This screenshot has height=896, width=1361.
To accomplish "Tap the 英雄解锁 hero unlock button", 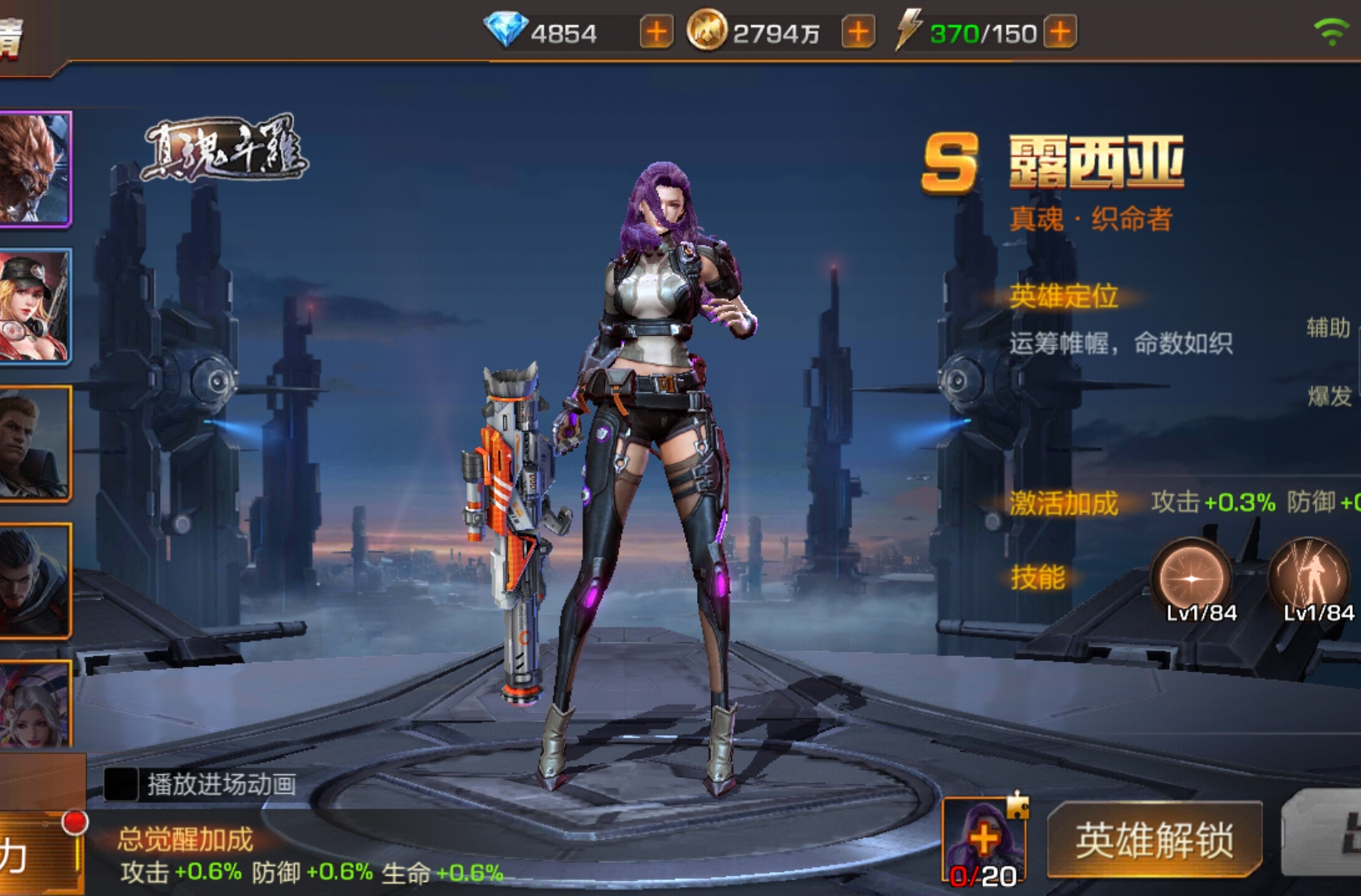I will click(x=1154, y=840).
